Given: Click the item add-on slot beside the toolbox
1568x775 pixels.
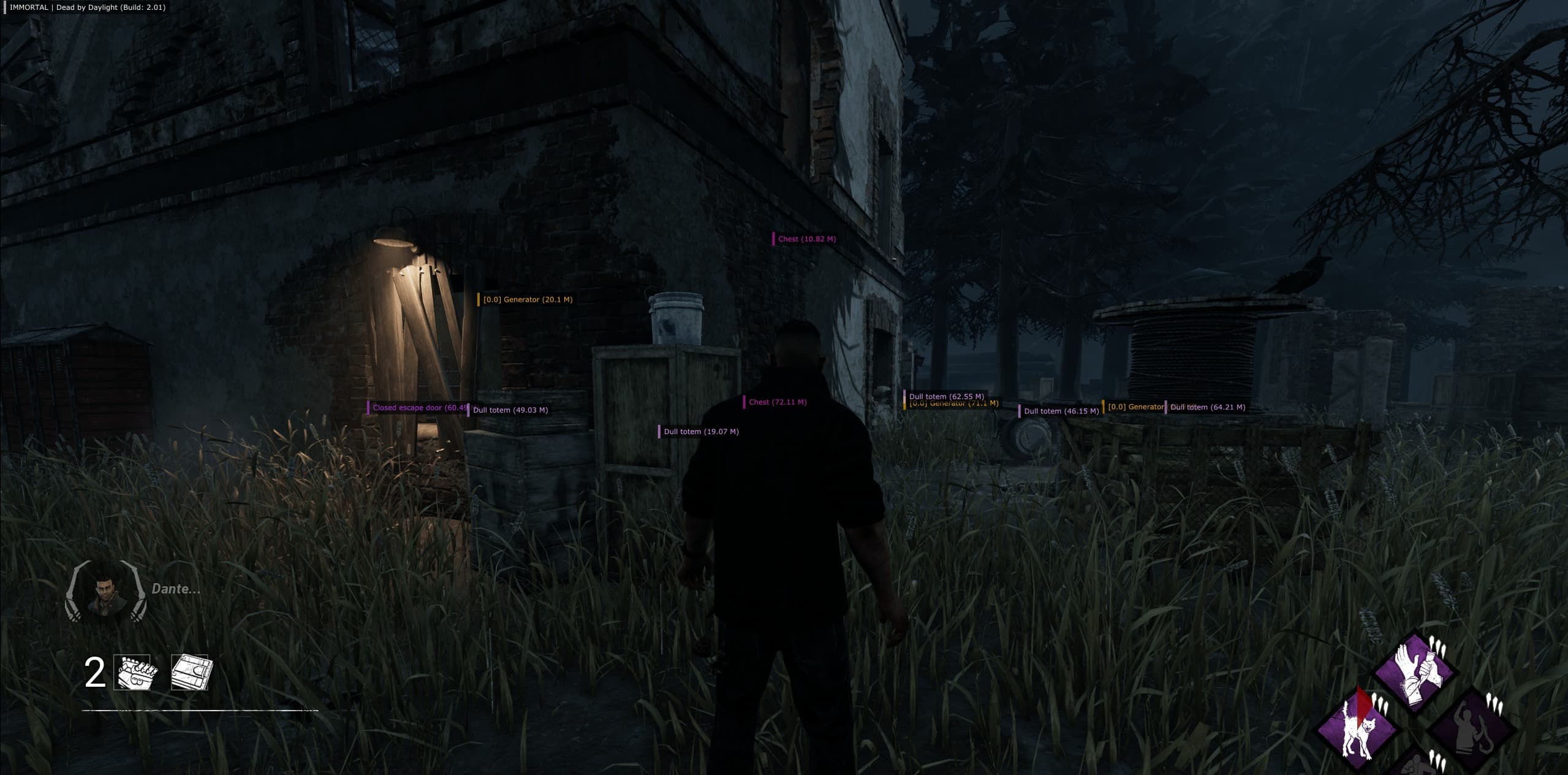Looking at the screenshot, I should coord(190,673).
